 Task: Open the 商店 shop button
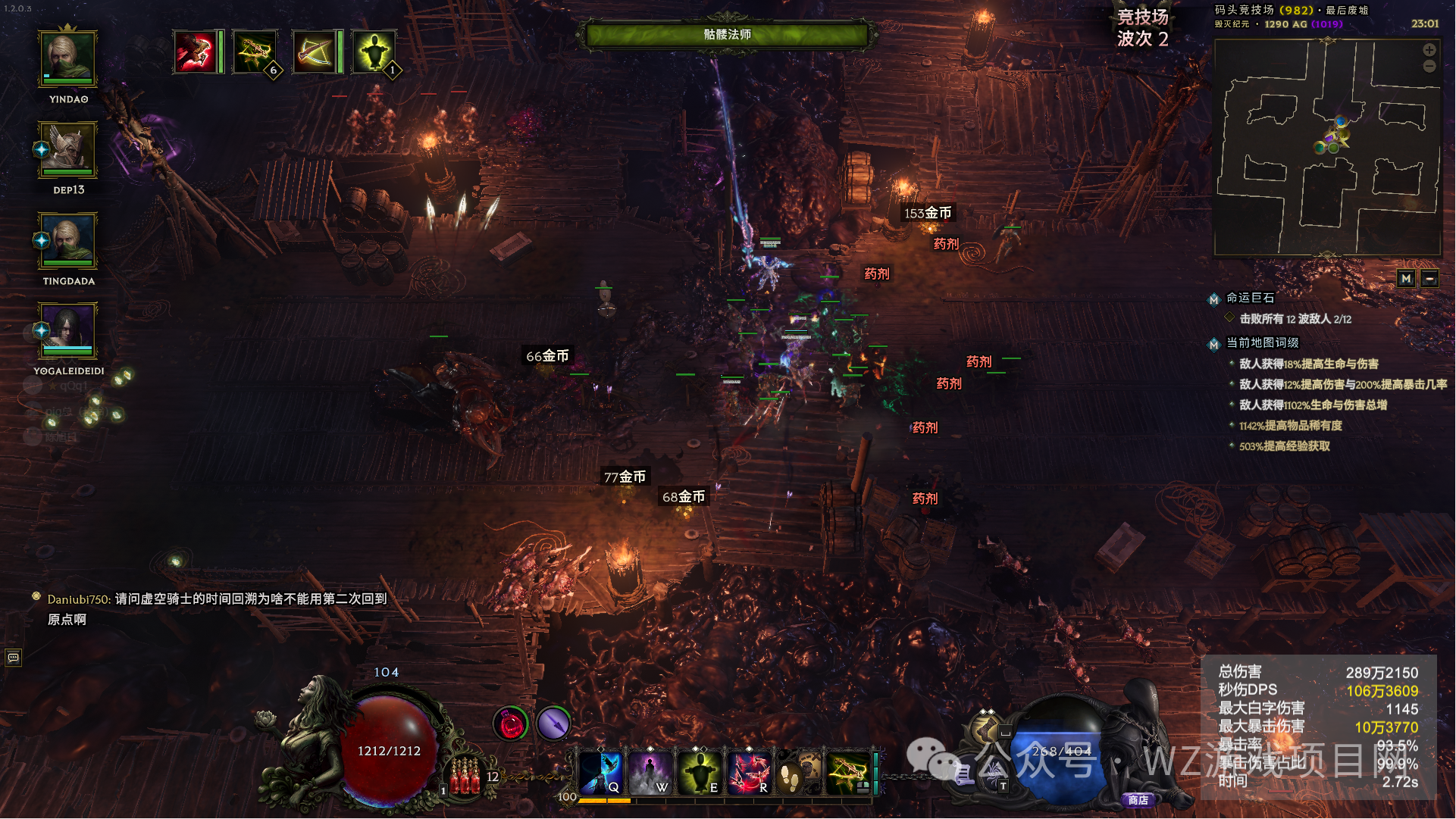point(1138,800)
